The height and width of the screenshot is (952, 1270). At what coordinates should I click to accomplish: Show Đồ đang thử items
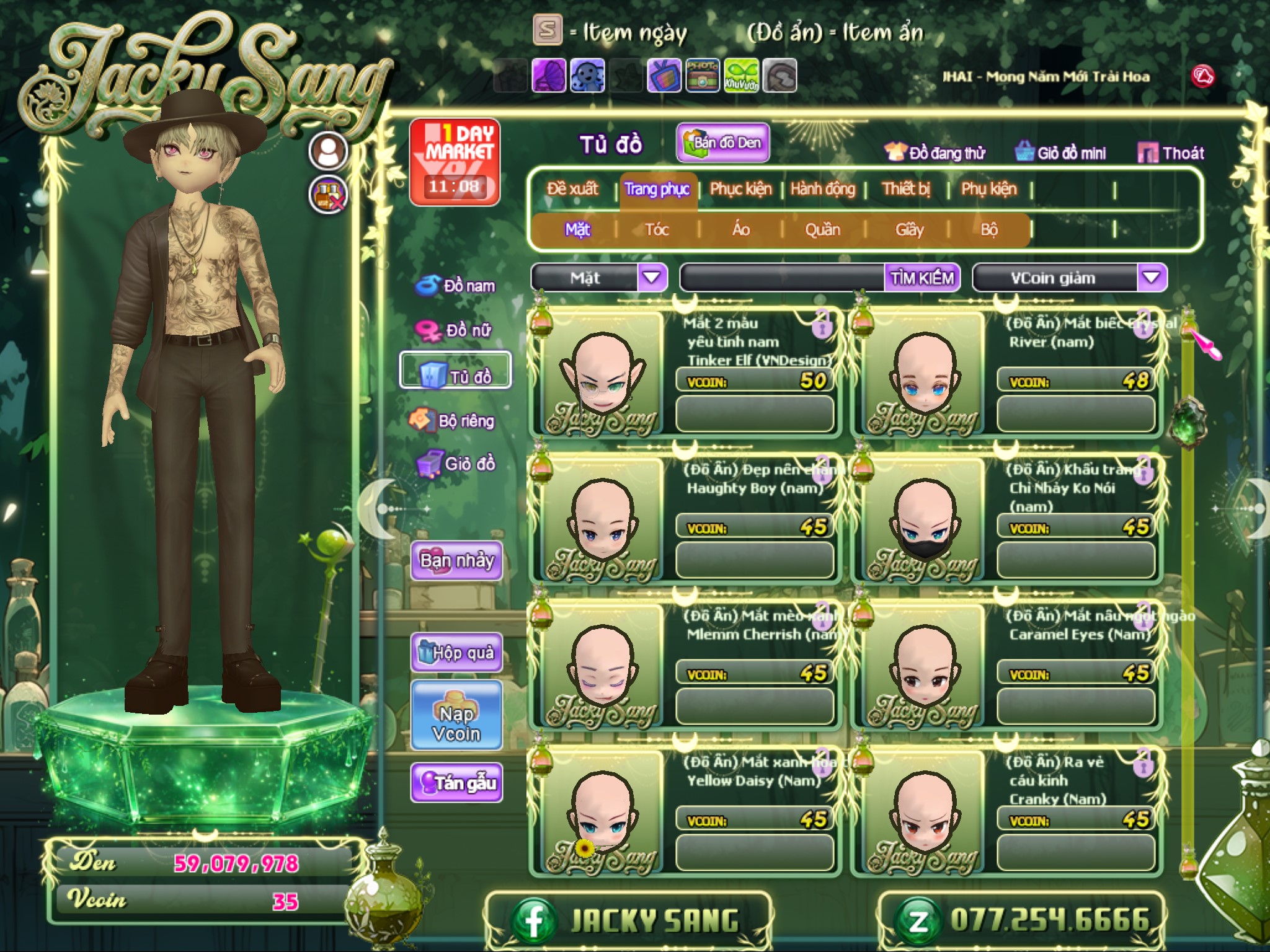coord(935,152)
